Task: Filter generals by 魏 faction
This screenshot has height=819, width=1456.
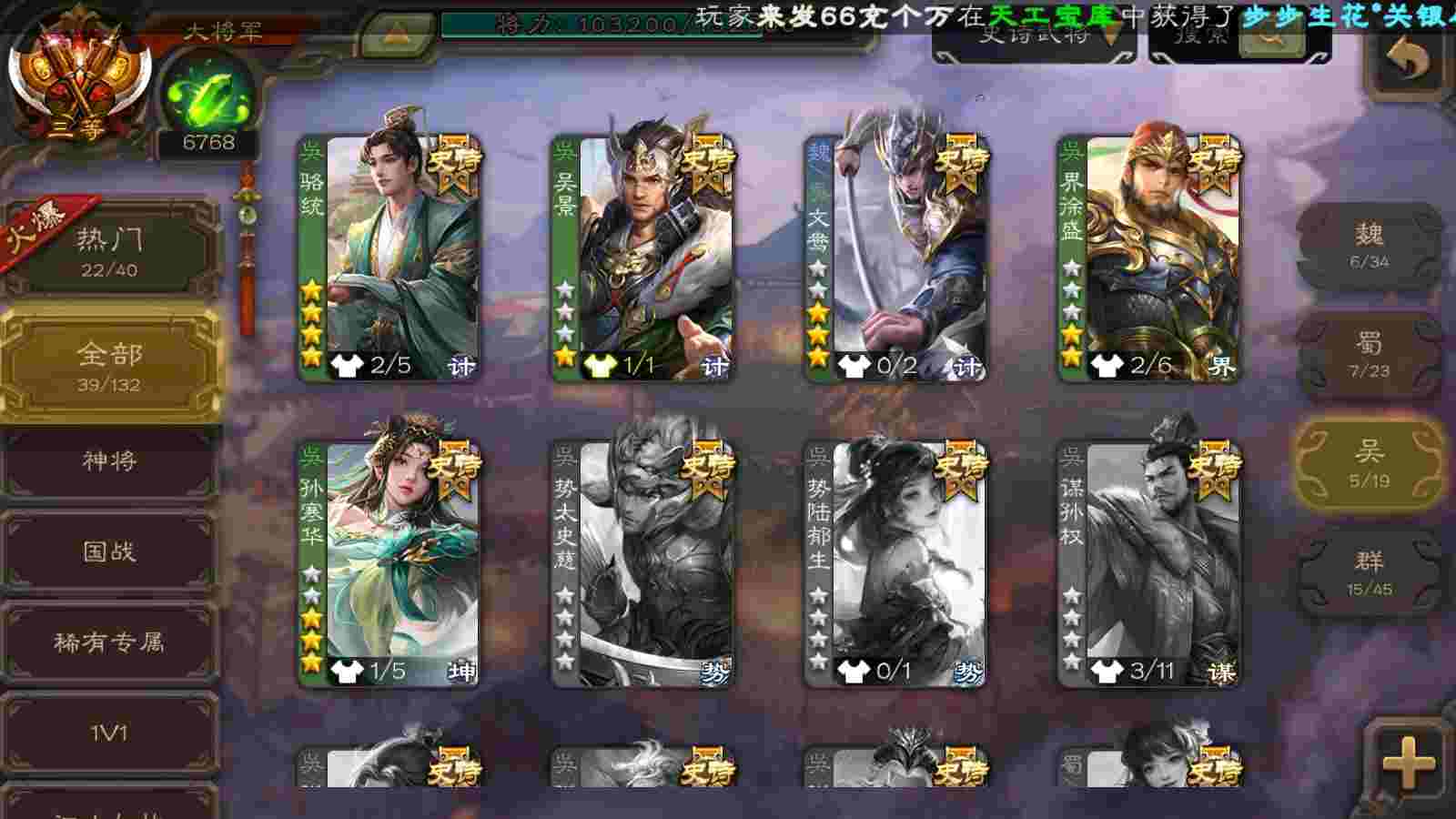Action: 1369,246
